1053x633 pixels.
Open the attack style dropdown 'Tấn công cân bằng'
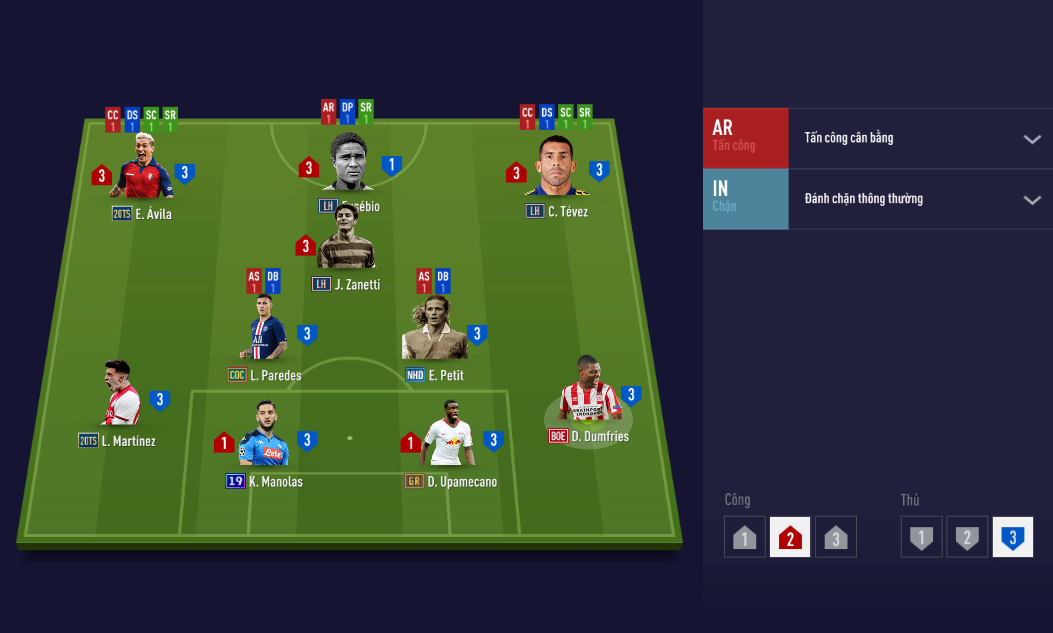pos(920,138)
